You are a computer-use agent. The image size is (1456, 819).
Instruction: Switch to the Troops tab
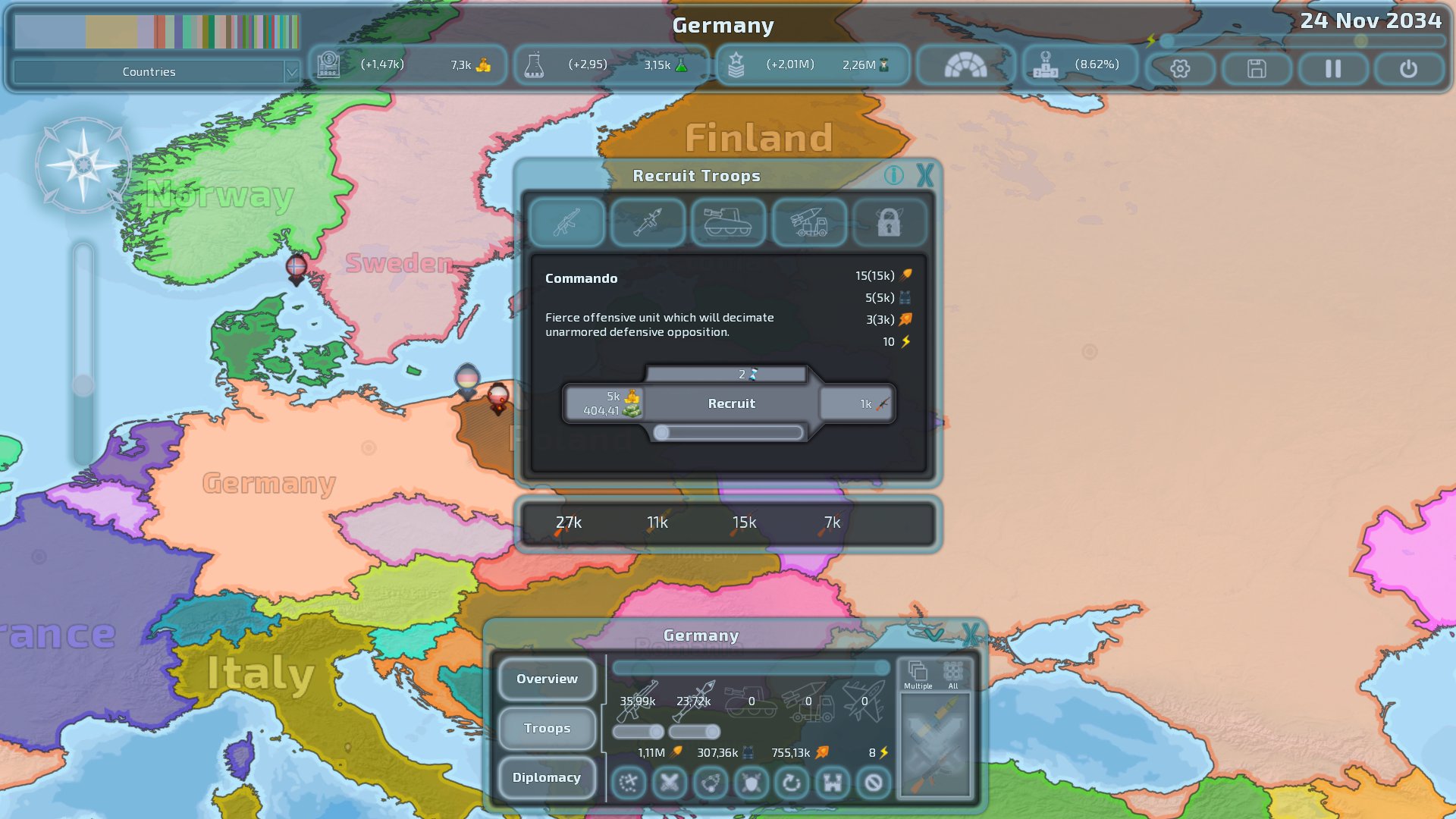547,728
